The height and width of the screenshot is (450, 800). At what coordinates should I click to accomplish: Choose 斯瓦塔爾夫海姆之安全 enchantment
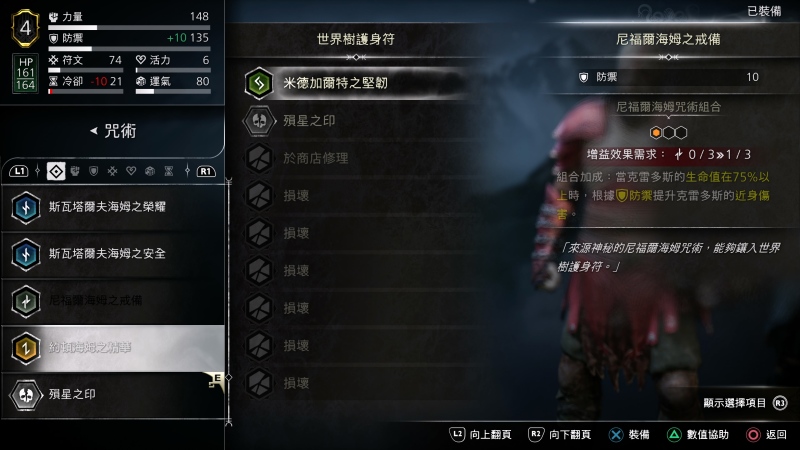coord(112,253)
